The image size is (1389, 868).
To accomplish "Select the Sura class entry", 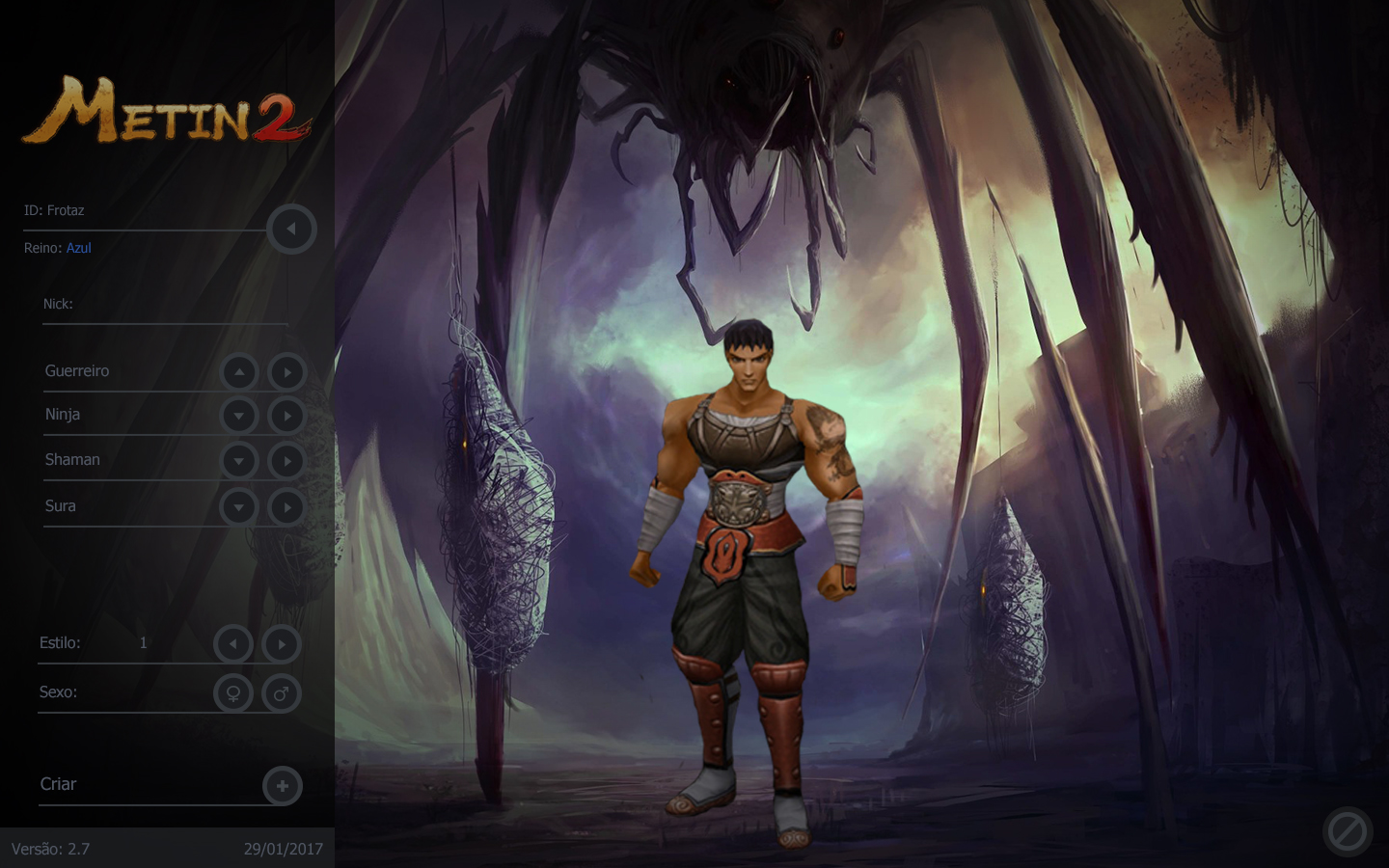I will [61, 506].
